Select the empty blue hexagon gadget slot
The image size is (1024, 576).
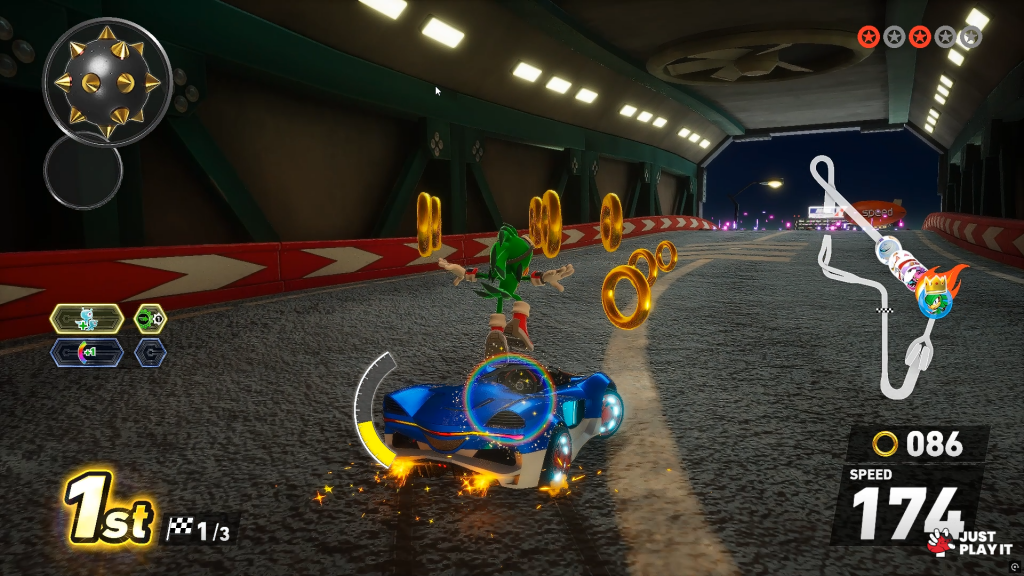pyautogui.click(x=151, y=352)
